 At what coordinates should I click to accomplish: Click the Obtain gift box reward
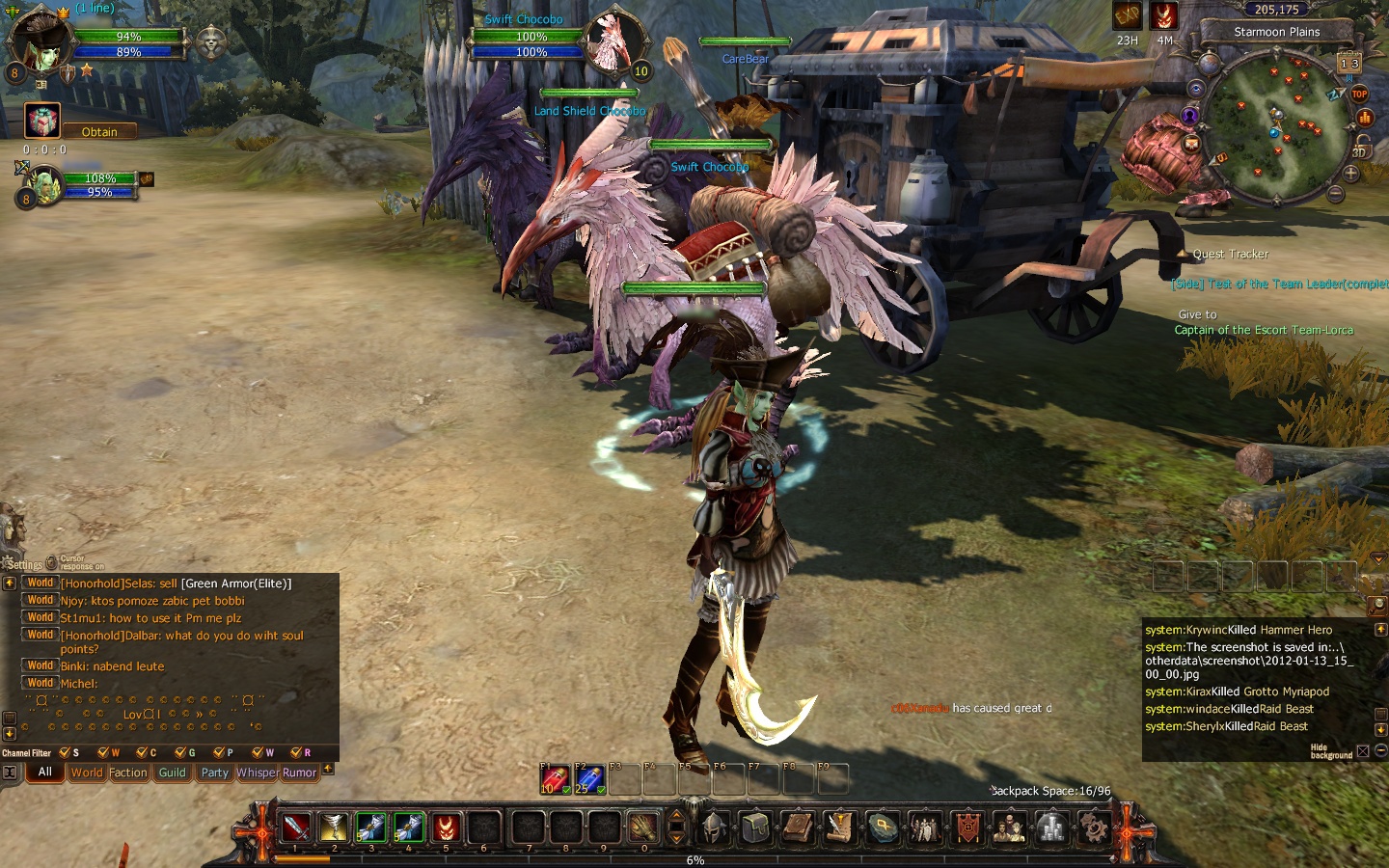(42, 121)
